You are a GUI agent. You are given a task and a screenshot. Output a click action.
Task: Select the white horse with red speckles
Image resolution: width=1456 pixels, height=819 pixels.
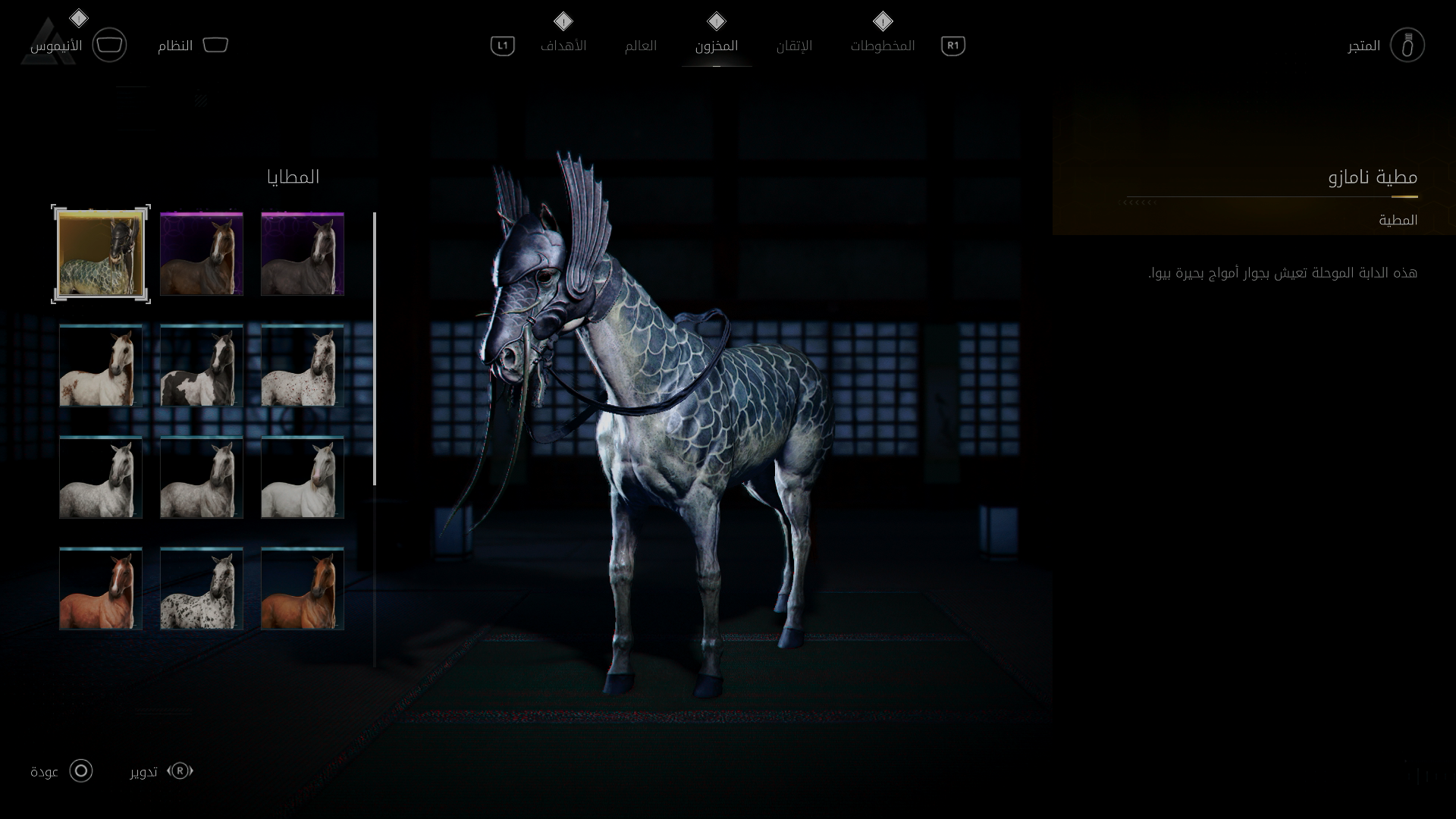click(303, 366)
